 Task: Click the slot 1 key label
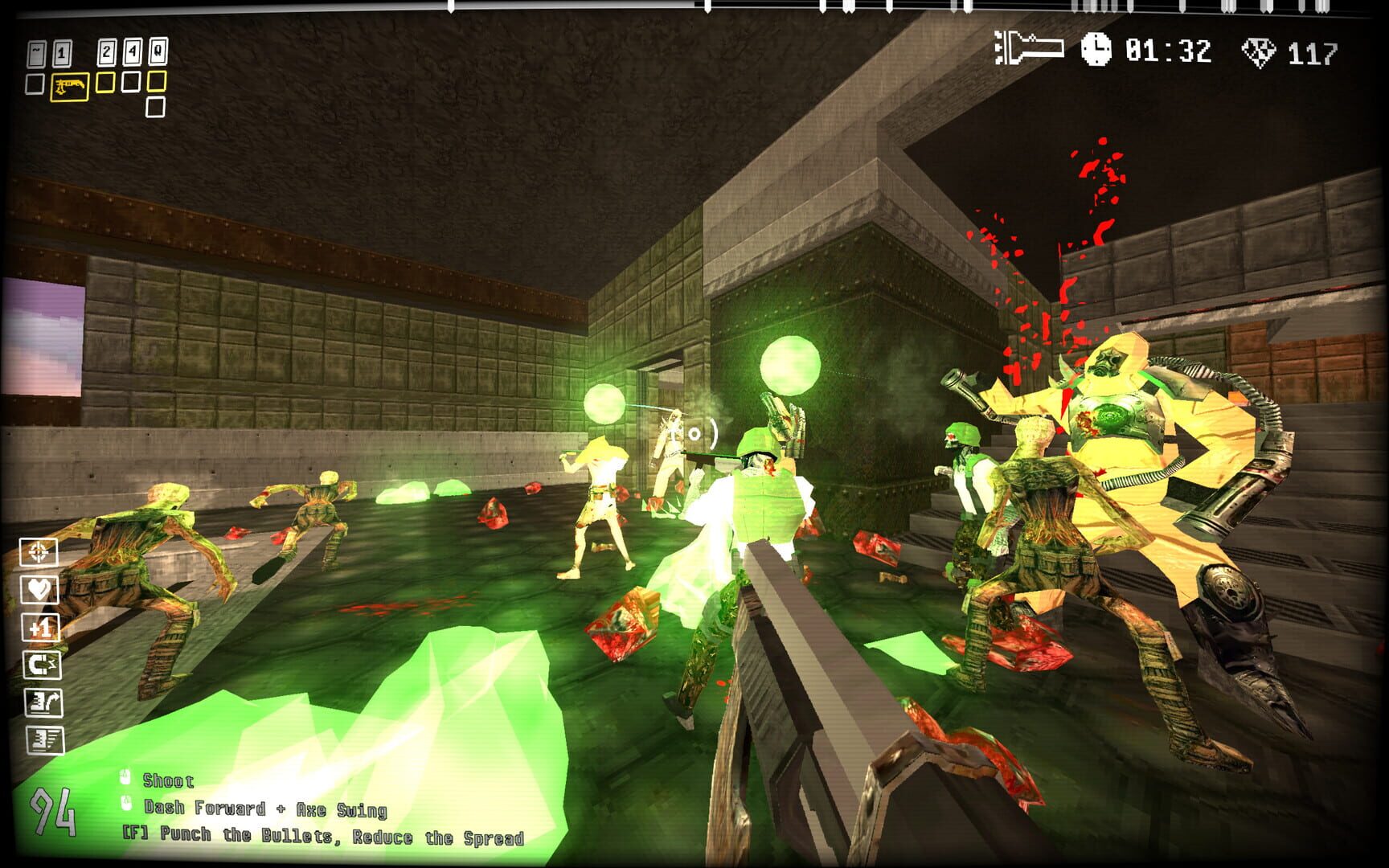tap(63, 52)
